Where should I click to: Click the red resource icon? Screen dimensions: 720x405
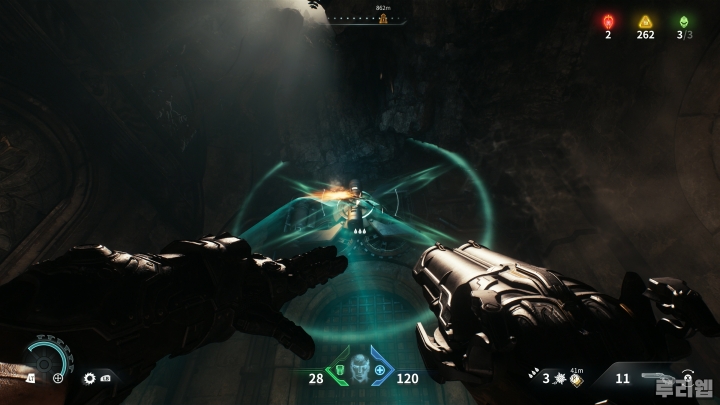(x=608, y=20)
